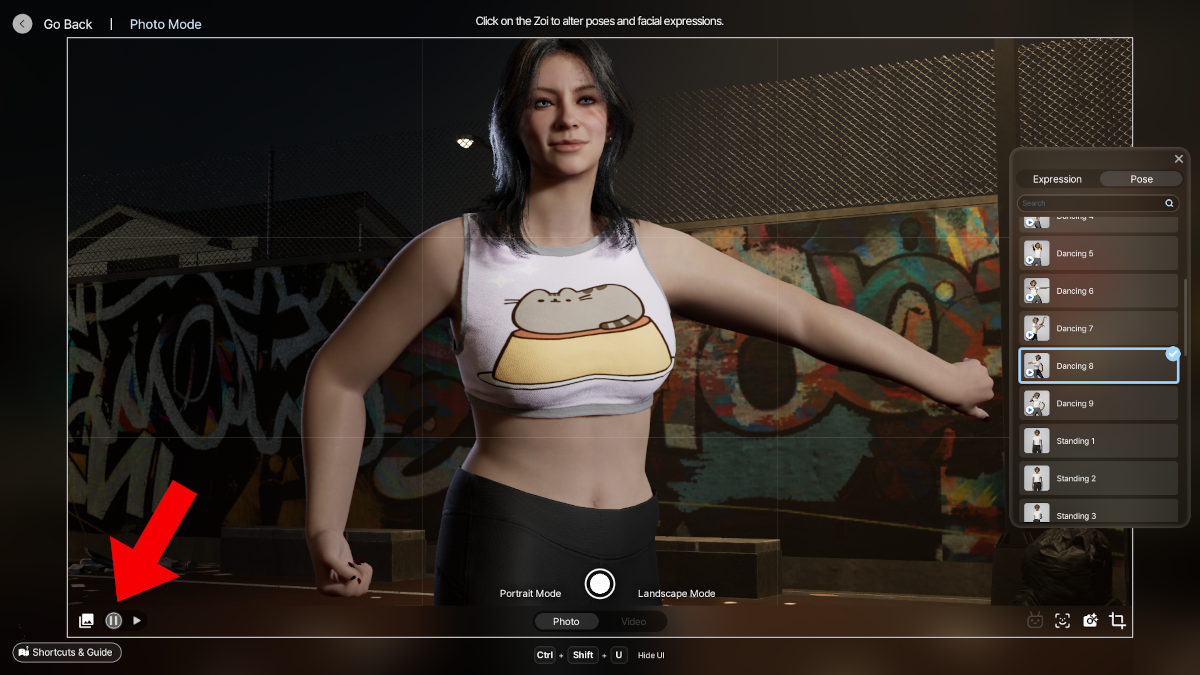Switch to Landscape Mode
1200x675 pixels.
pos(676,594)
